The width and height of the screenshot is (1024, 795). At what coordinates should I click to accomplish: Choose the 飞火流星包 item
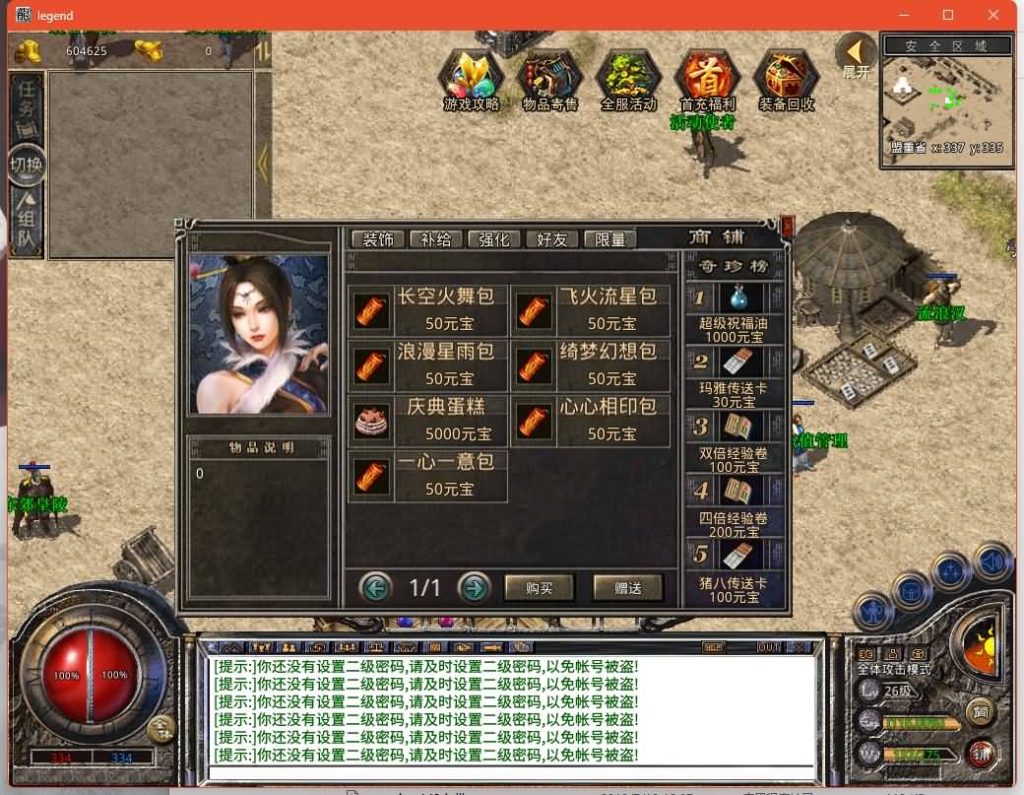click(590, 309)
